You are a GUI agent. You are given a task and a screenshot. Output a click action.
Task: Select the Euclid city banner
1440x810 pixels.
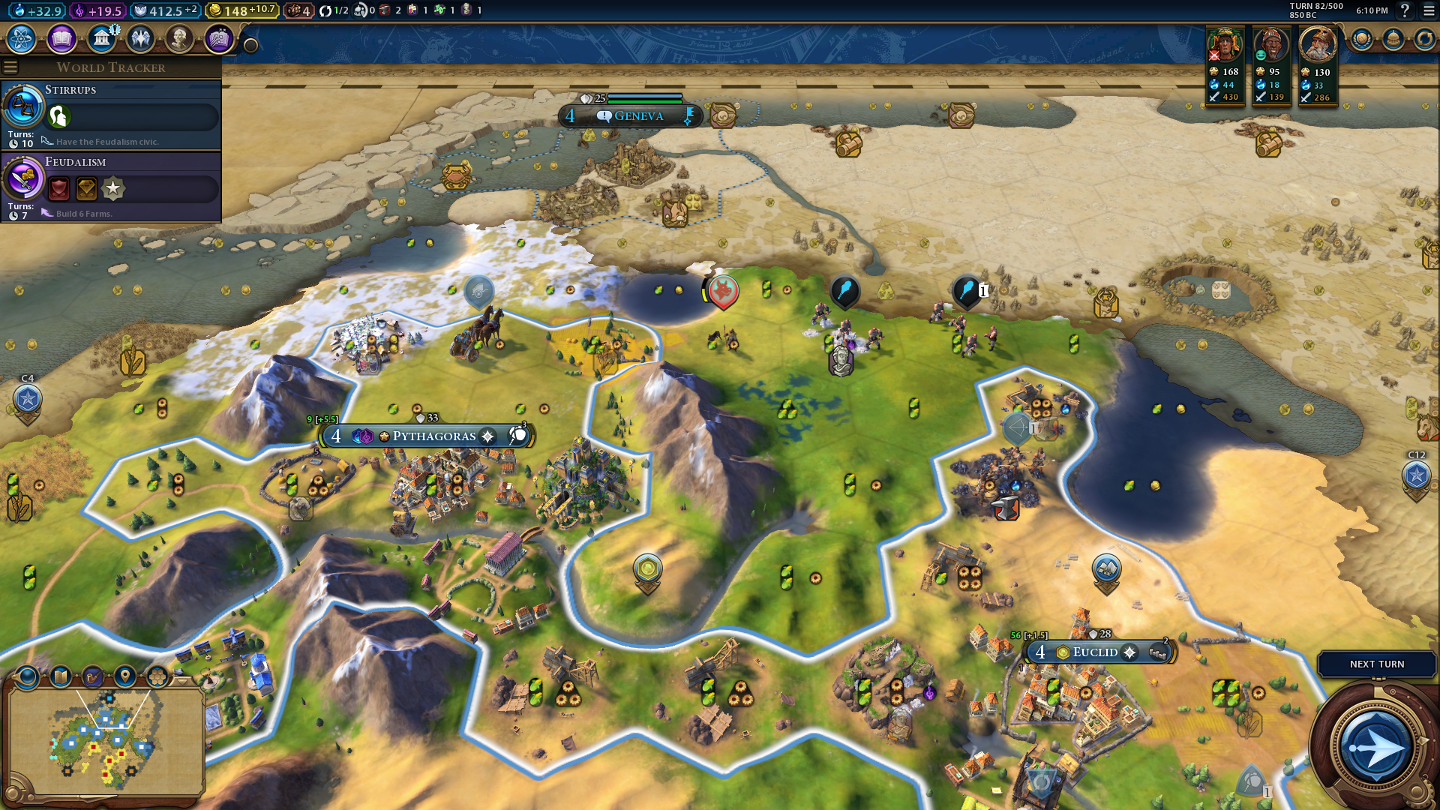pyautogui.click(x=1094, y=652)
